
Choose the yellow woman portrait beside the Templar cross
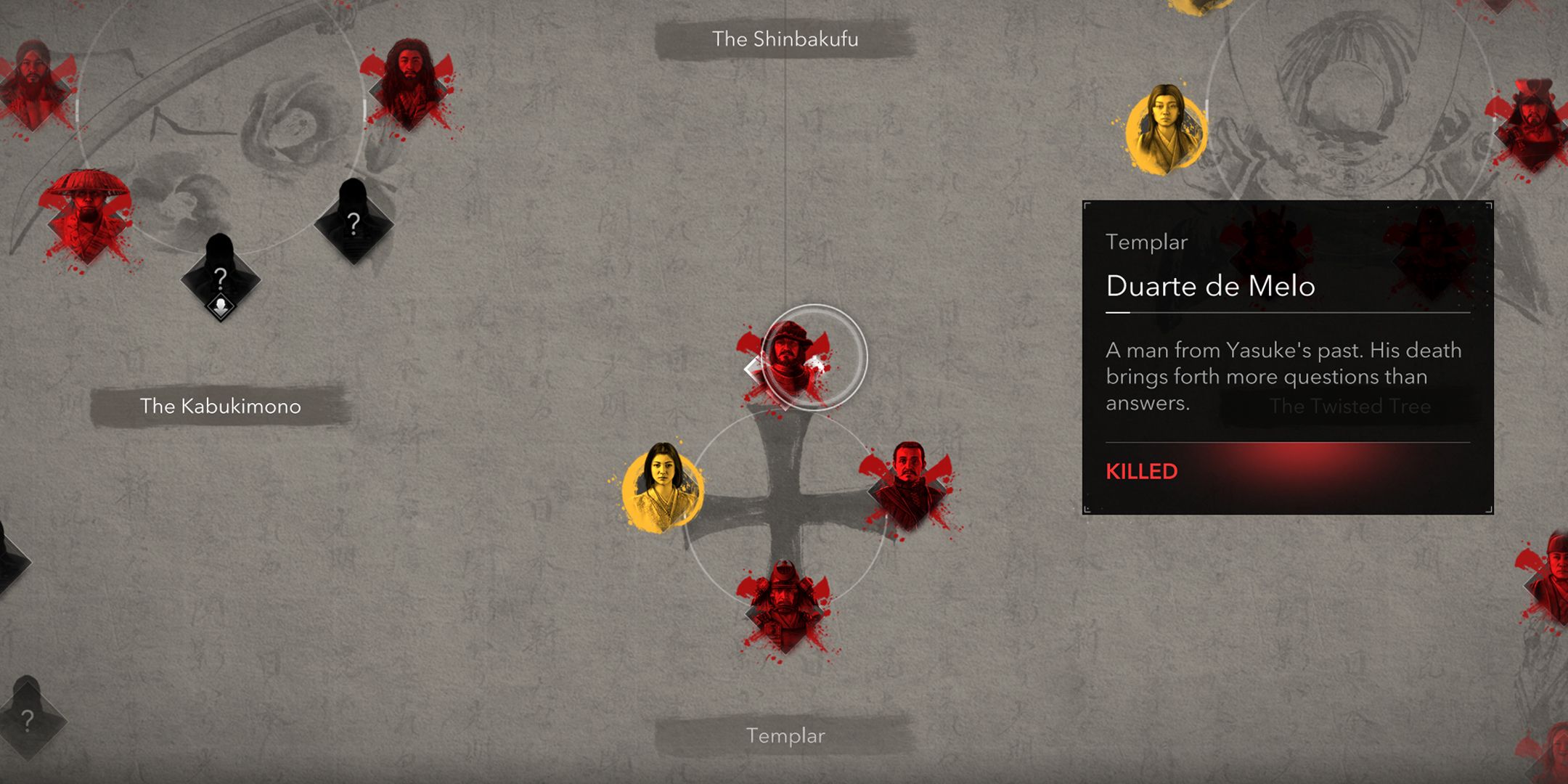[x=662, y=487]
